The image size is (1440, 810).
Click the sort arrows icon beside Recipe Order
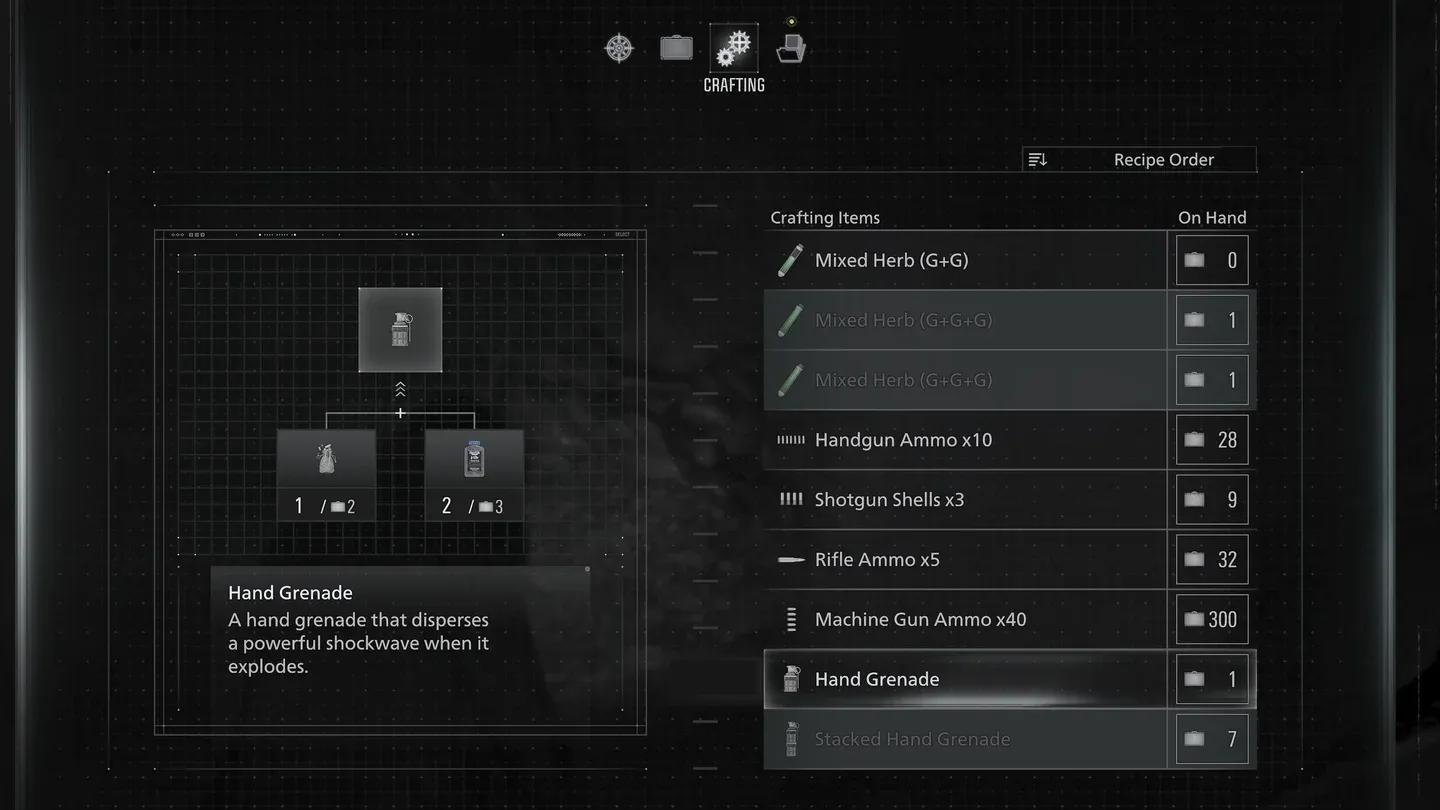pyautogui.click(x=1037, y=159)
